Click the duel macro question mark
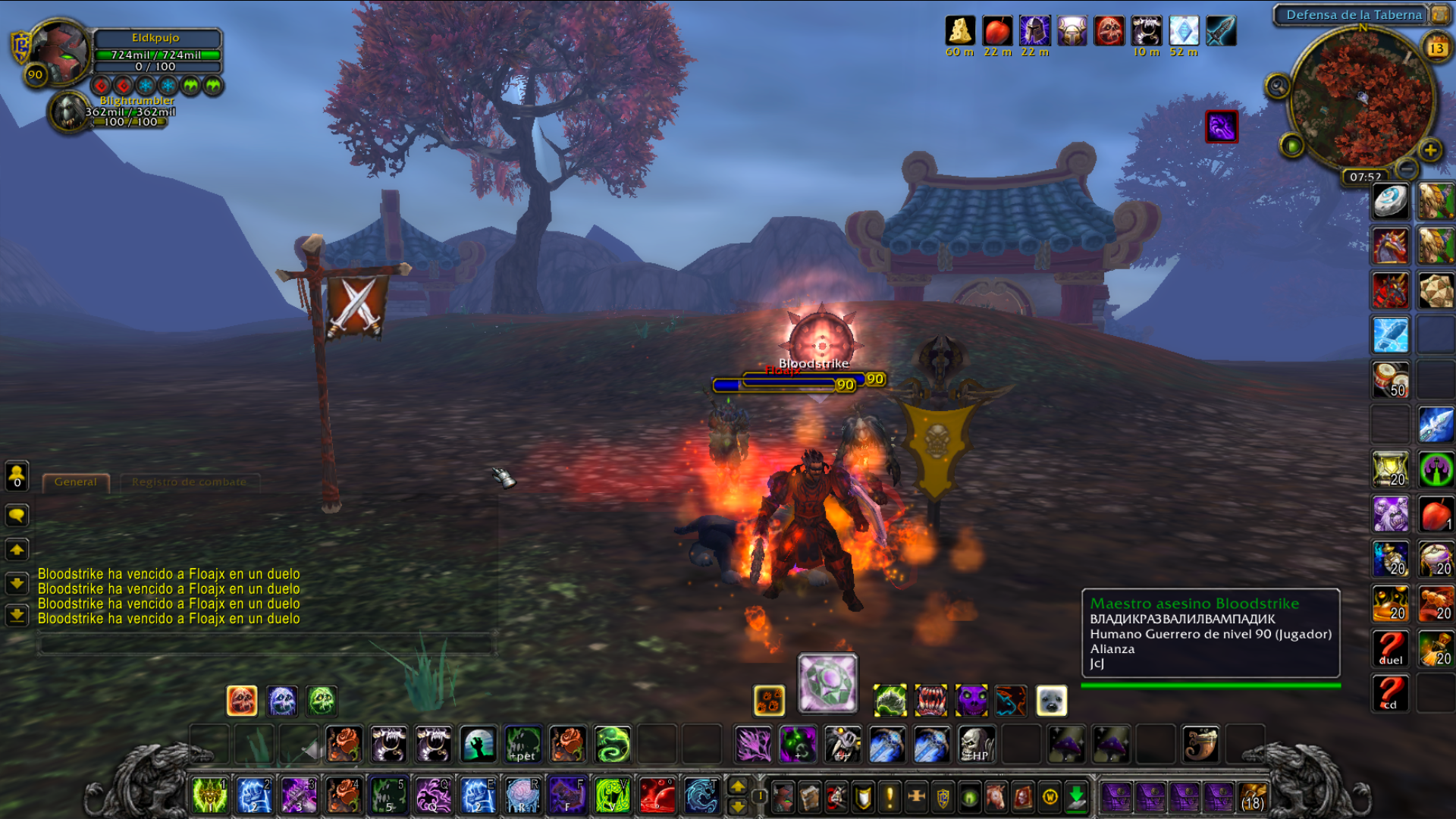The width and height of the screenshot is (1456, 819). tap(1390, 648)
